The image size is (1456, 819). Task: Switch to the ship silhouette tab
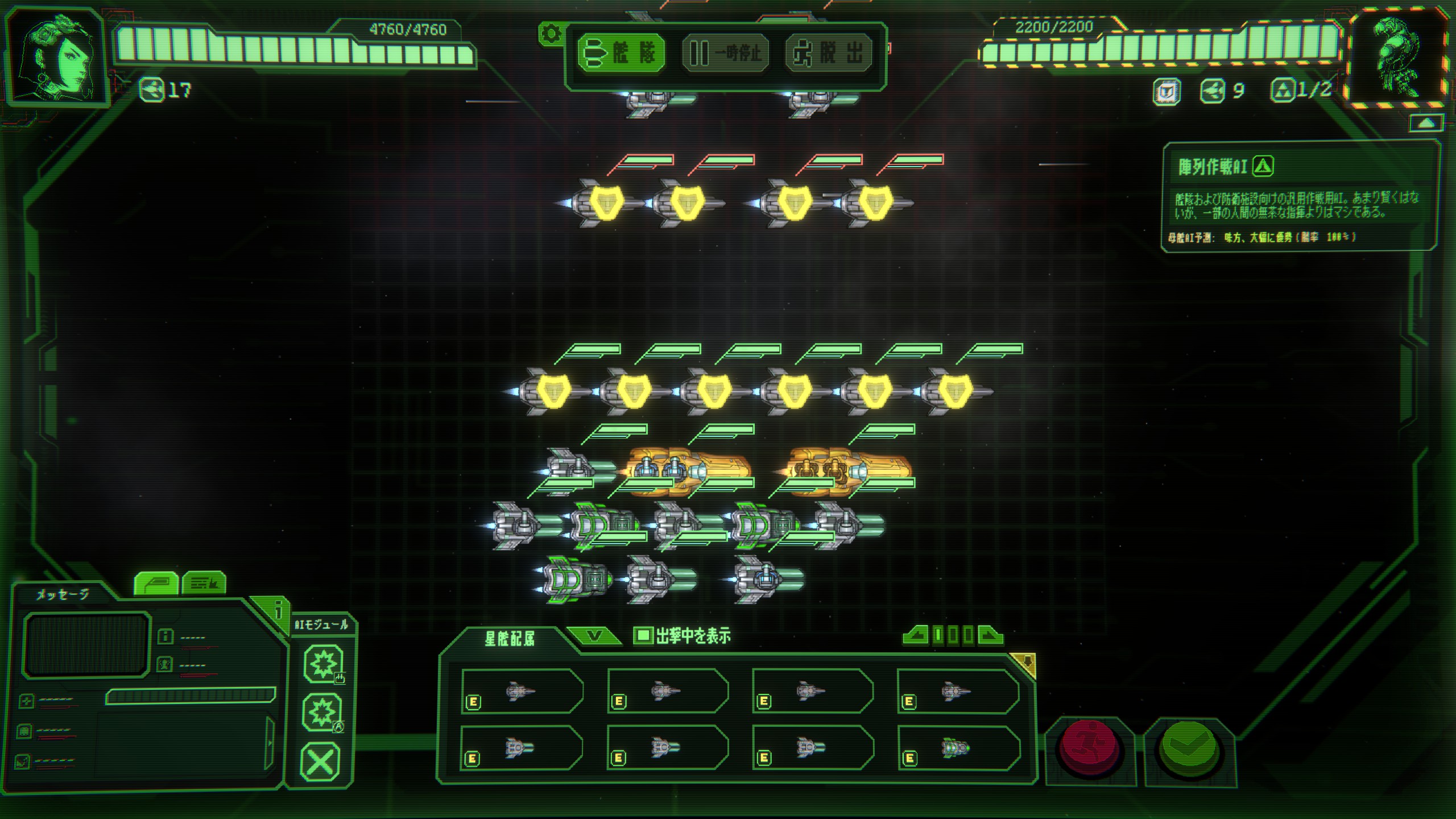[x=156, y=584]
